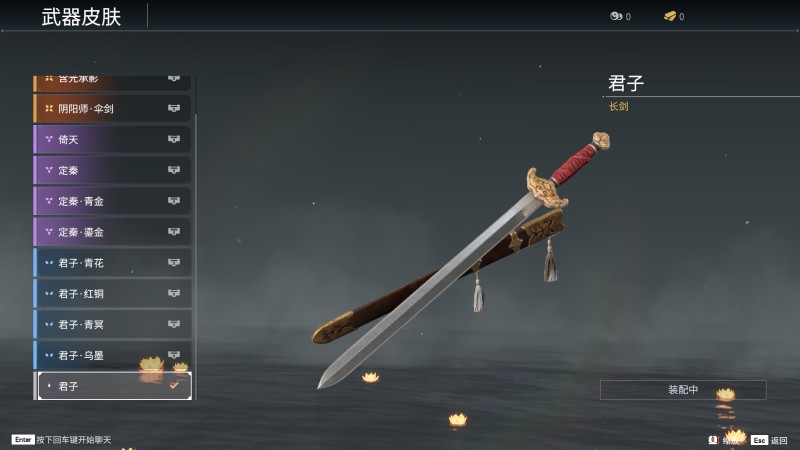
Task: Click the 装配中 equipped button
Action: coord(683,390)
